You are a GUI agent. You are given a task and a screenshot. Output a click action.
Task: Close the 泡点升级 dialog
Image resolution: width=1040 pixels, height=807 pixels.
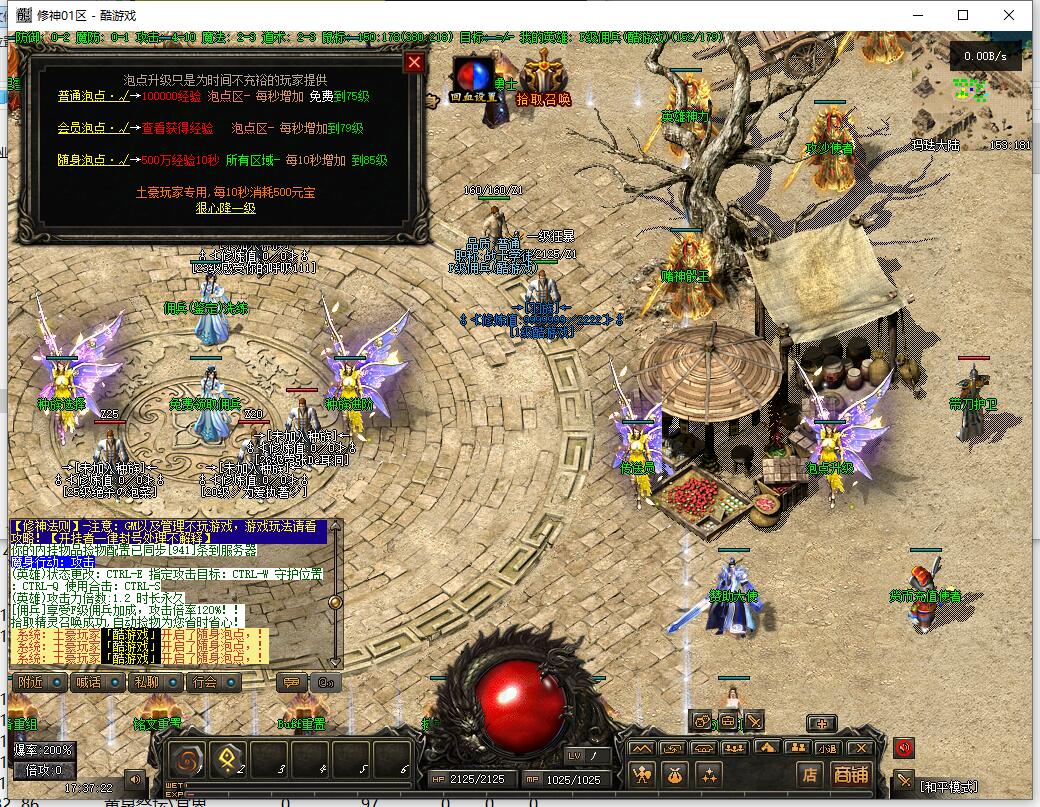tap(414, 63)
